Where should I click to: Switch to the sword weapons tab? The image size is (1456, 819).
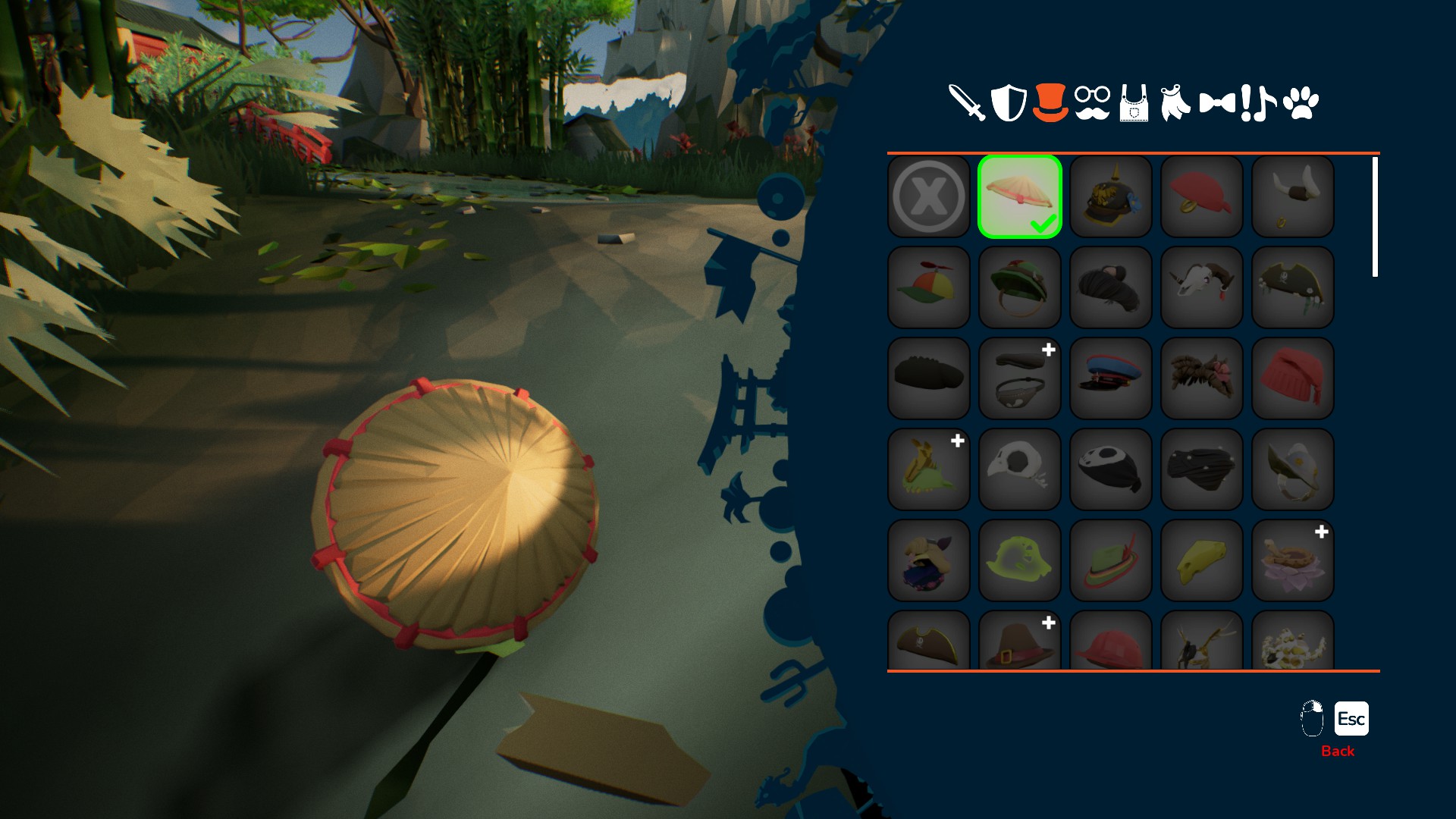click(967, 103)
